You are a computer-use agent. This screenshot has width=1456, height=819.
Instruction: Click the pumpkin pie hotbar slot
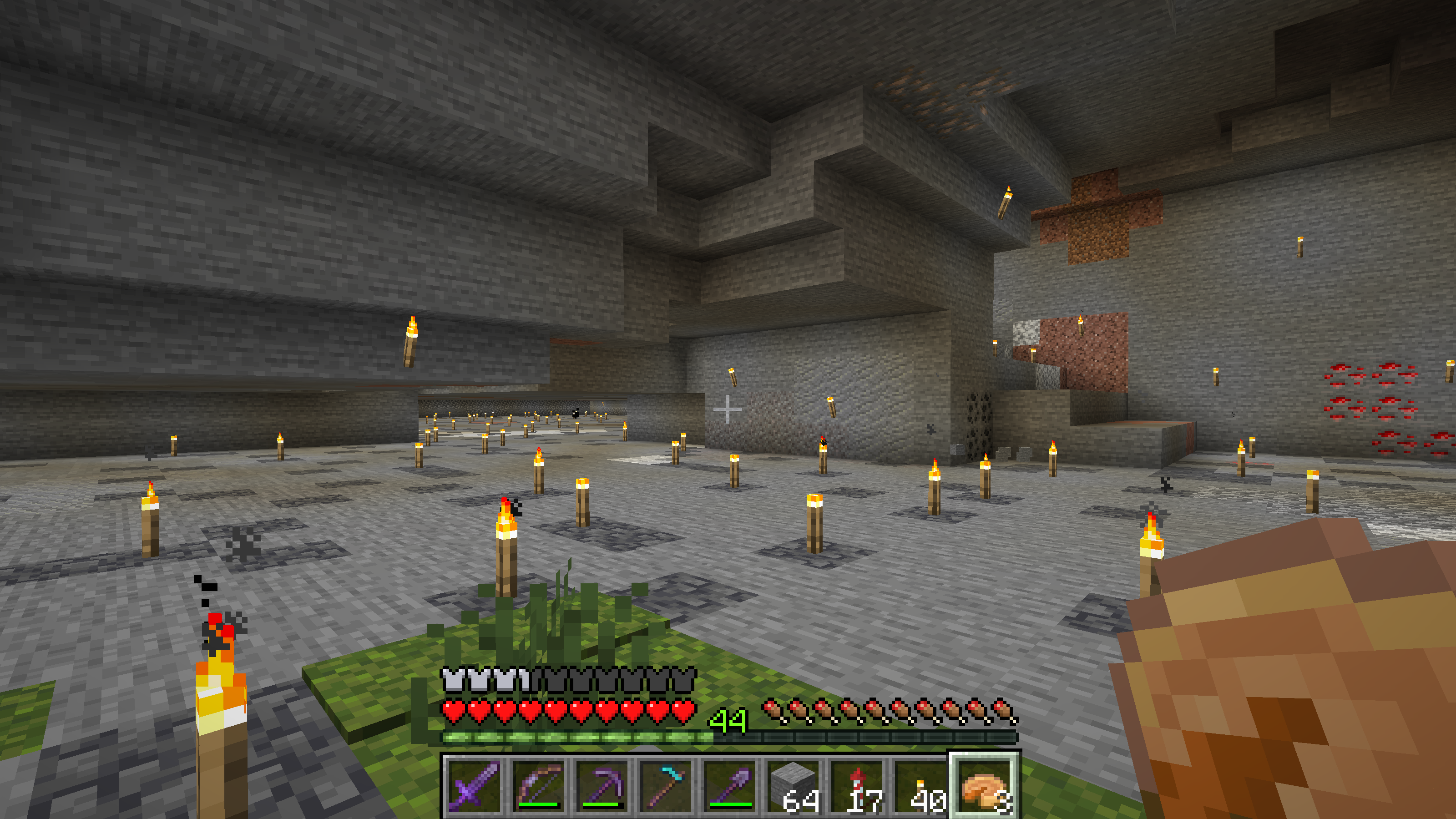[x=985, y=786]
